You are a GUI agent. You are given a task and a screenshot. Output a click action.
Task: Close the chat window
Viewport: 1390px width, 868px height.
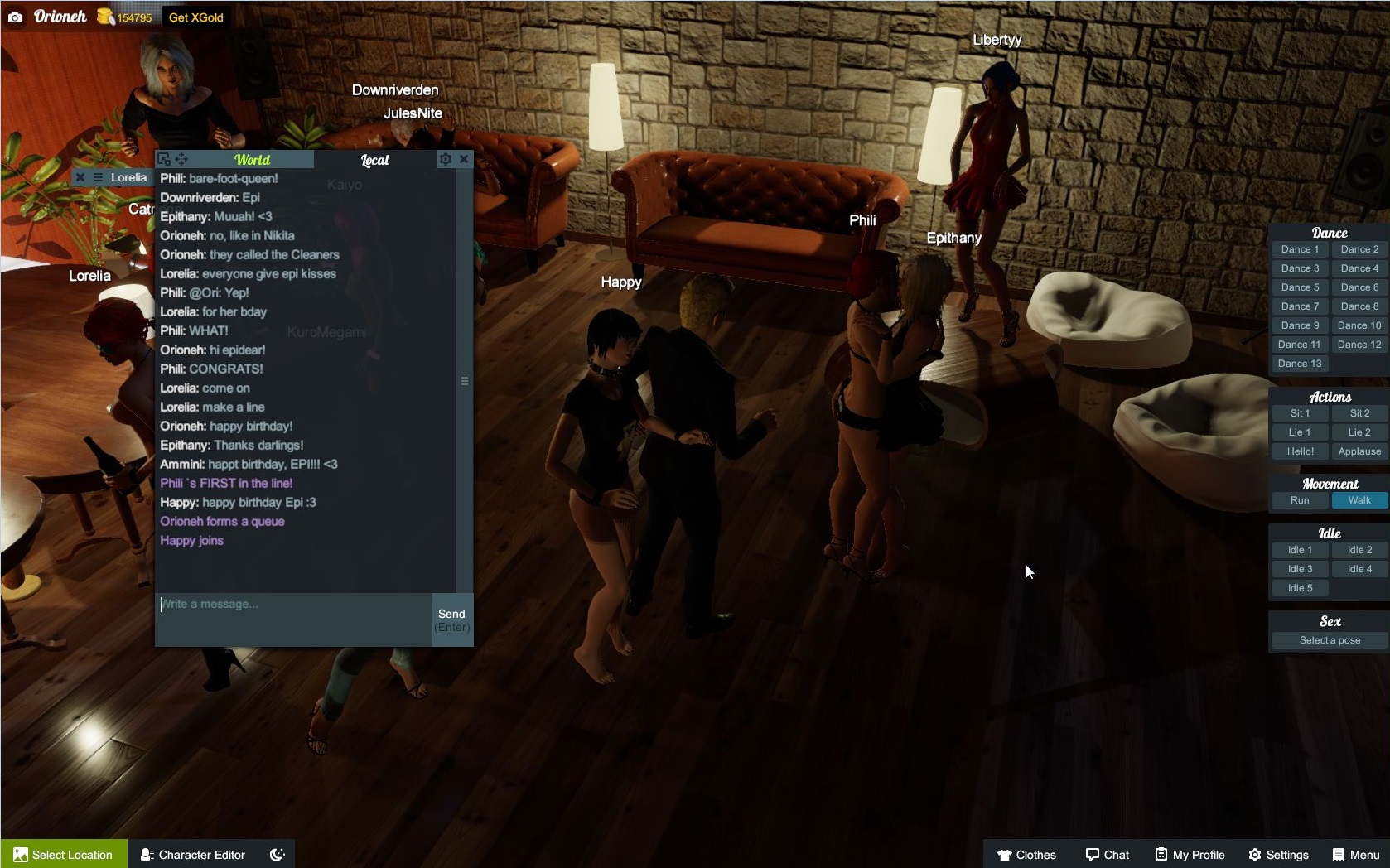click(x=464, y=159)
